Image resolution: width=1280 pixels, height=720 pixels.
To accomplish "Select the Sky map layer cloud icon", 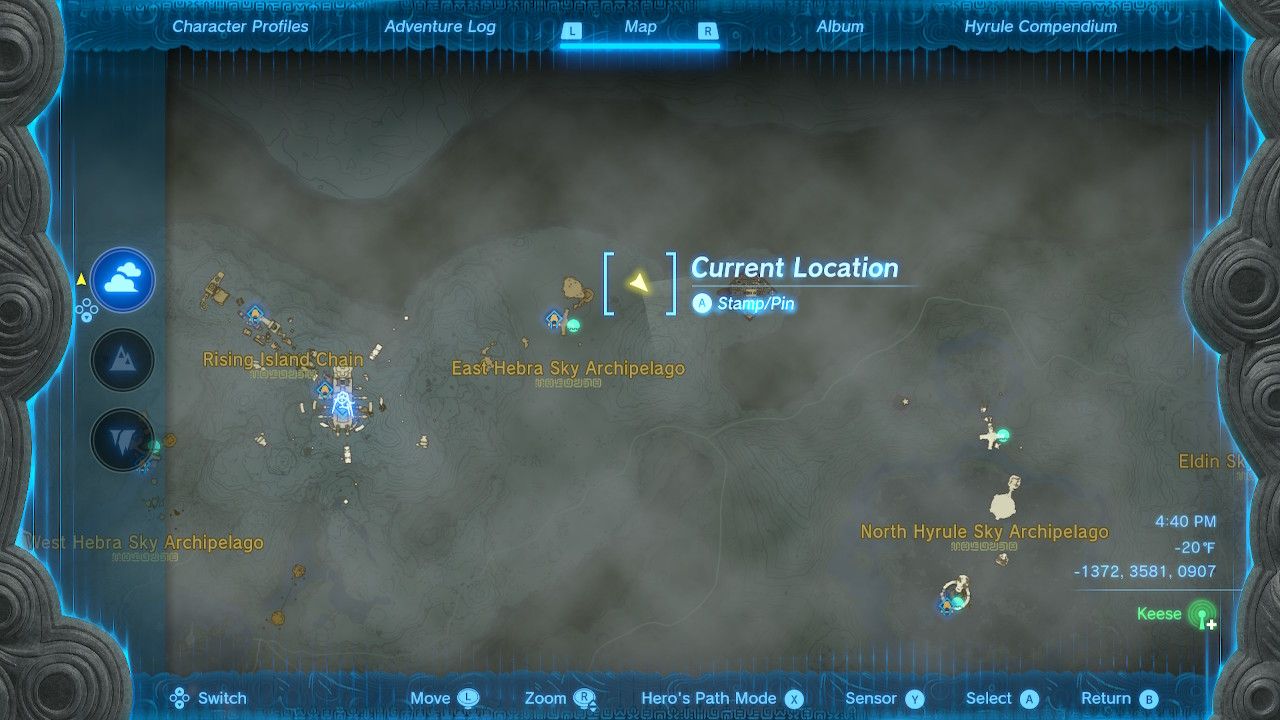I will [121, 280].
